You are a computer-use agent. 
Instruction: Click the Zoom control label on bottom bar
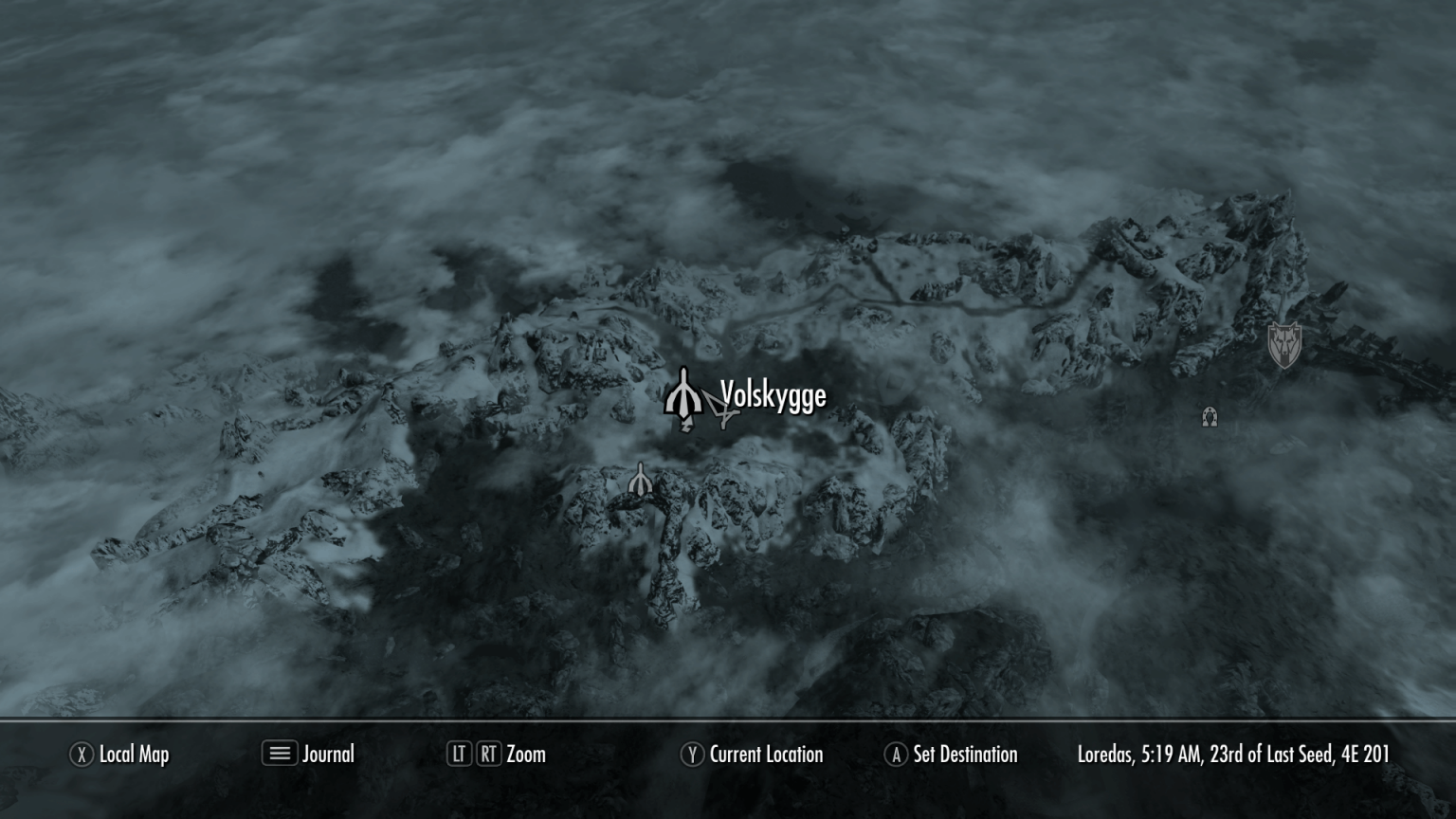[528, 755]
